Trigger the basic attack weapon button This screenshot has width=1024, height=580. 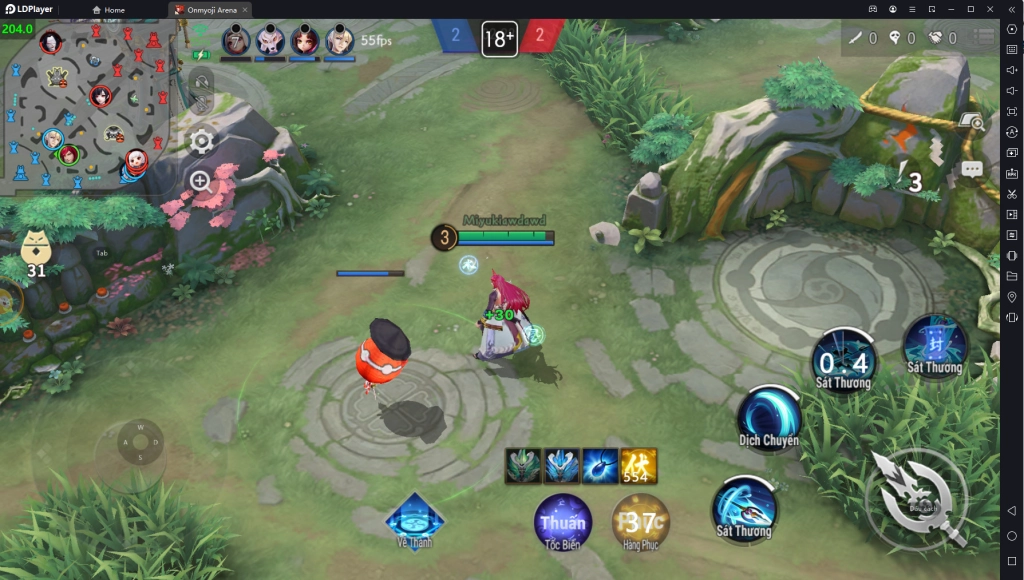coord(915,498)
